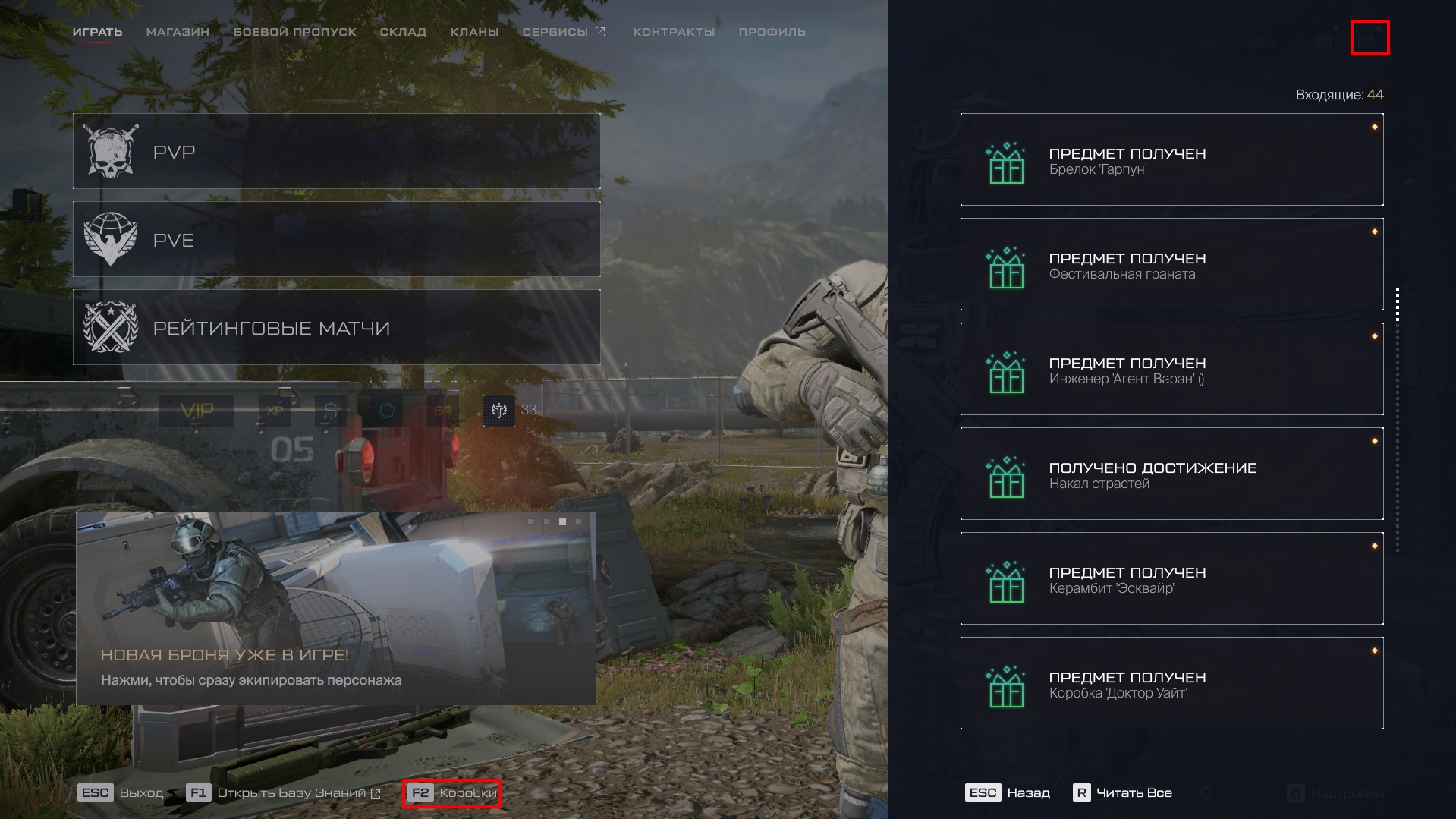Show the КОНТРАКТЫ tab
This screenshot has width=1456, height=819.
[x=674, y=32]
